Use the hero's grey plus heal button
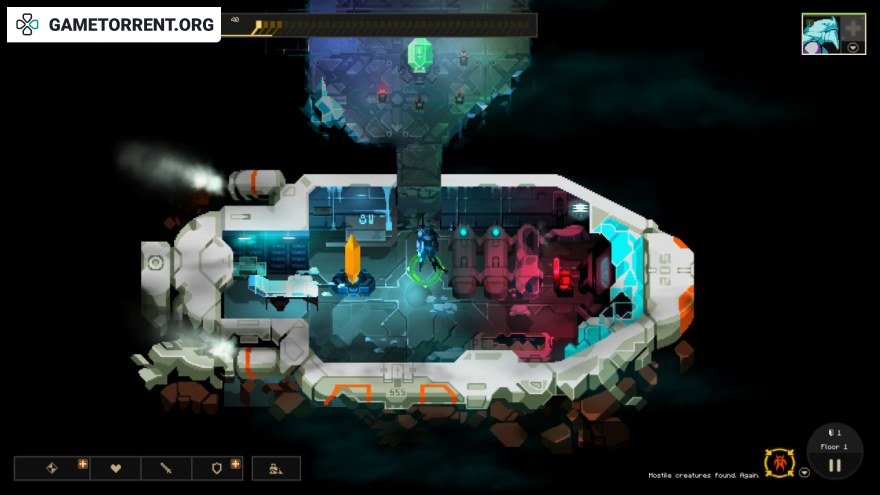 (851, 27)
